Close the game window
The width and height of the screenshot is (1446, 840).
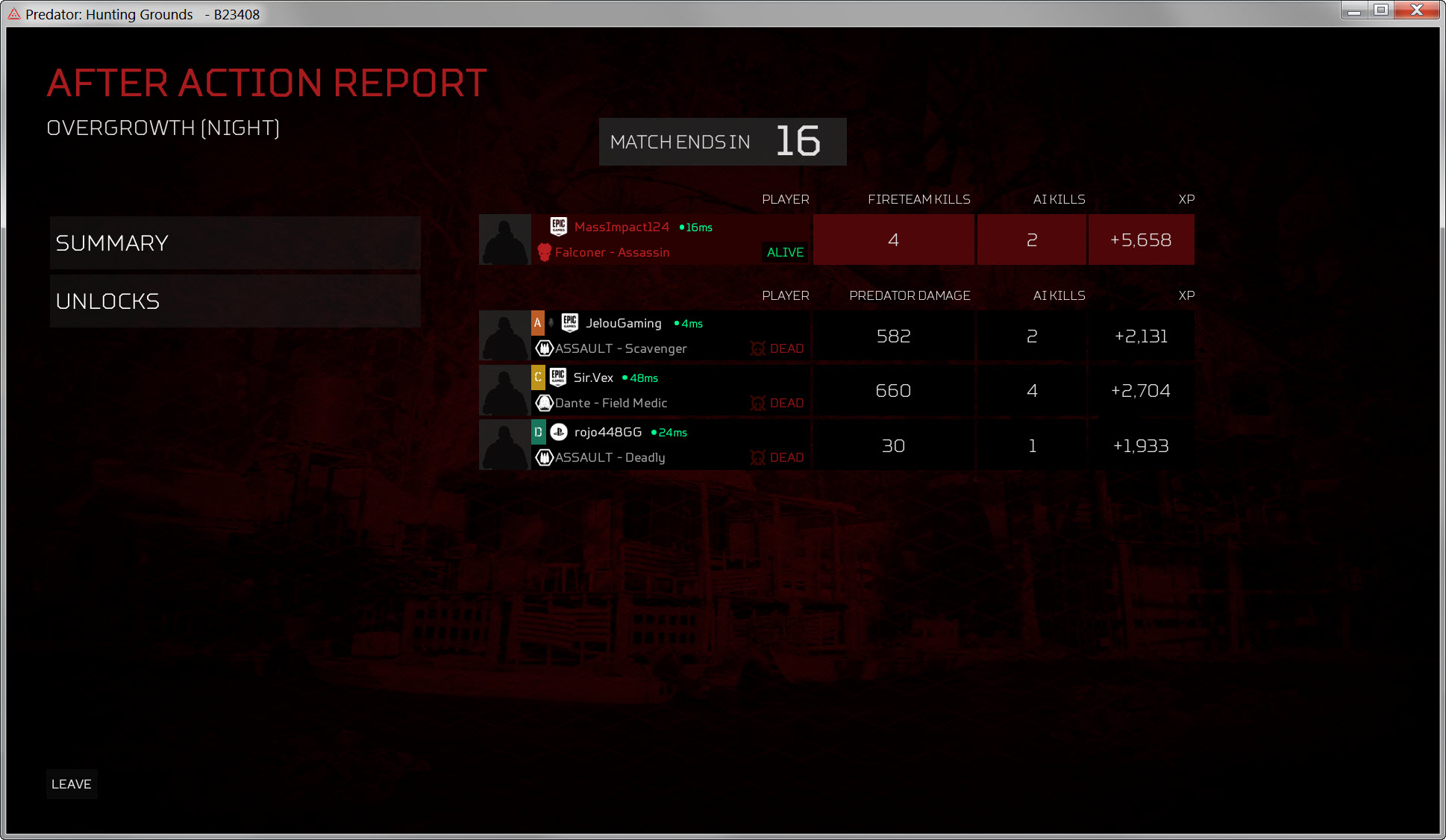click(1416, 10)
